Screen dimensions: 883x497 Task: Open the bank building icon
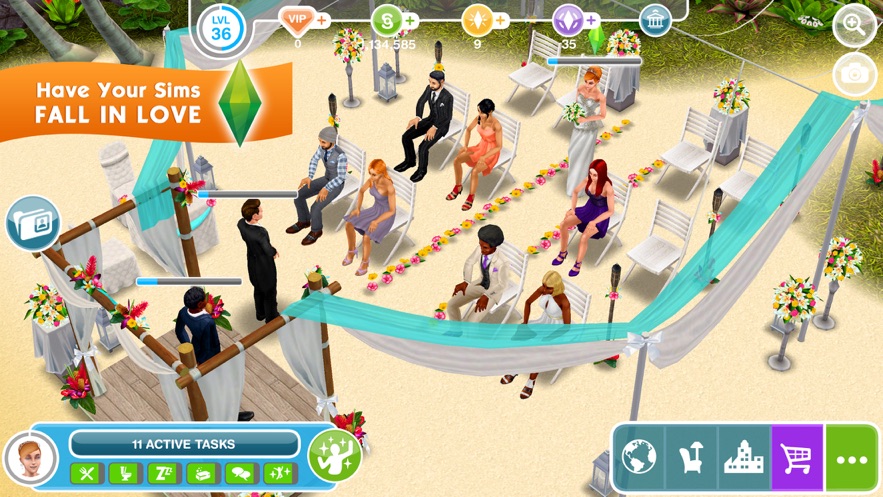point(655,20)
